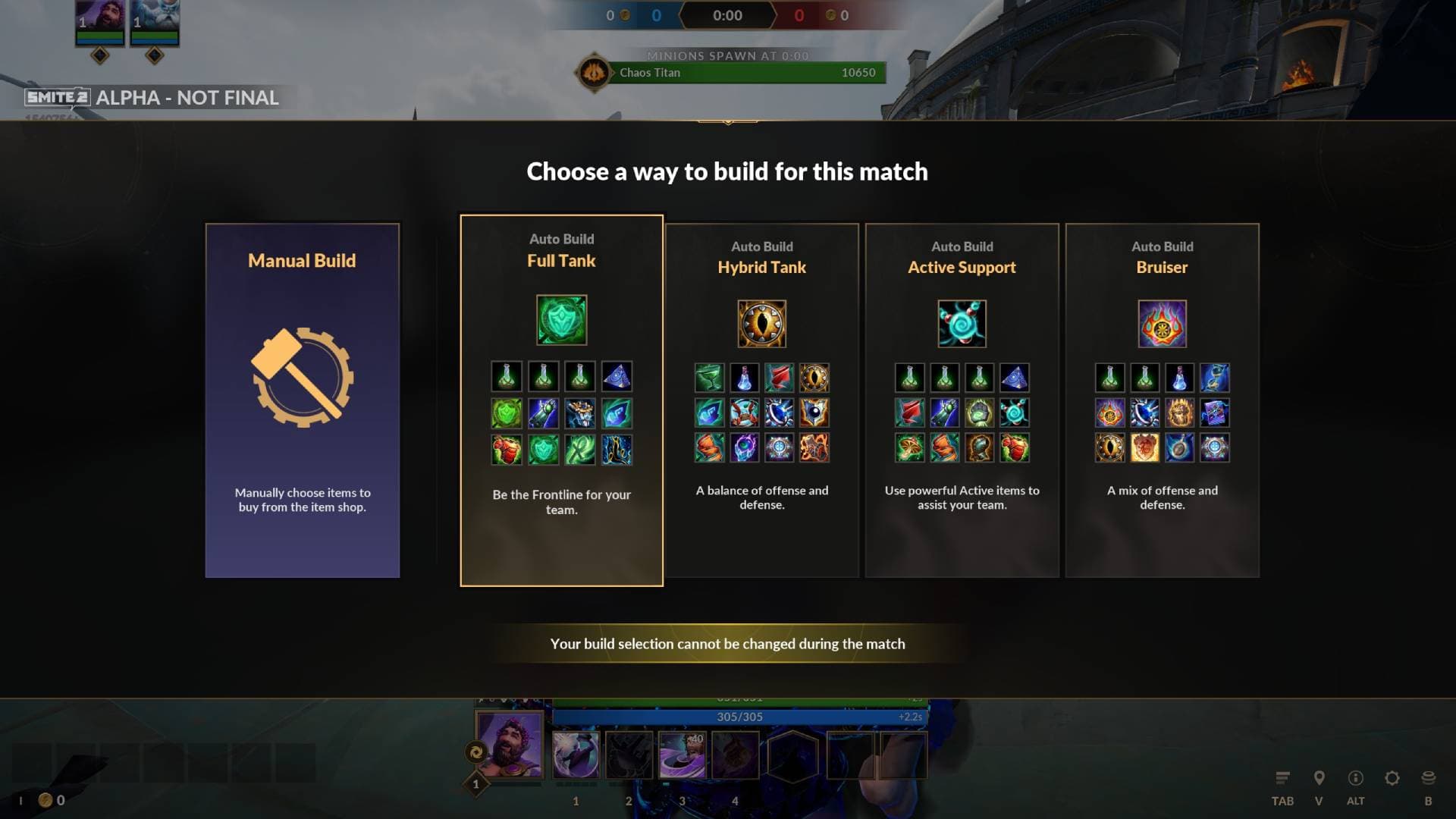Select the Full Tank auto build
1456x819 pixels.
click(561, 400)
